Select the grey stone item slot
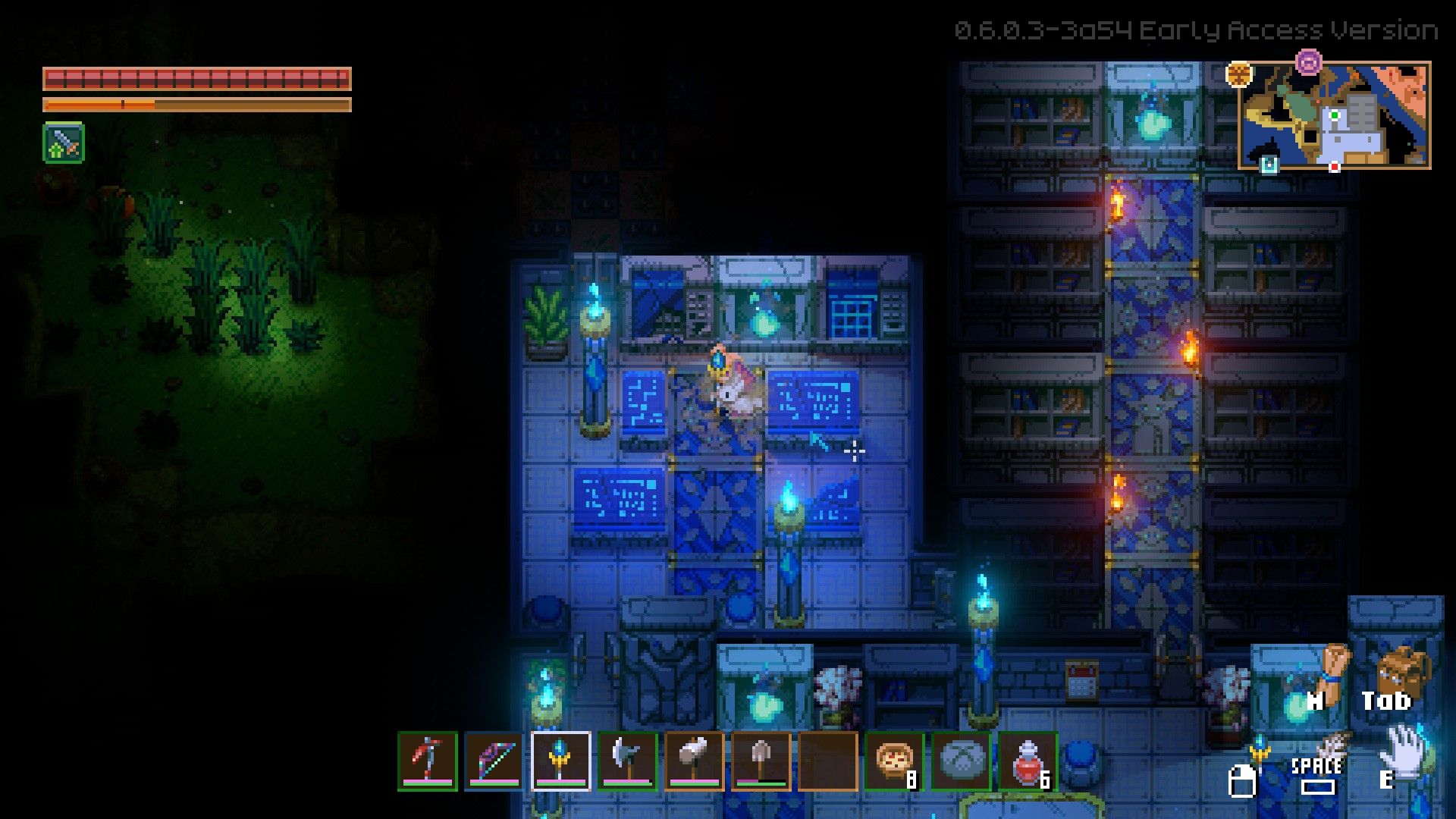The image size is (1456, 819). click(x=961, y=761)
